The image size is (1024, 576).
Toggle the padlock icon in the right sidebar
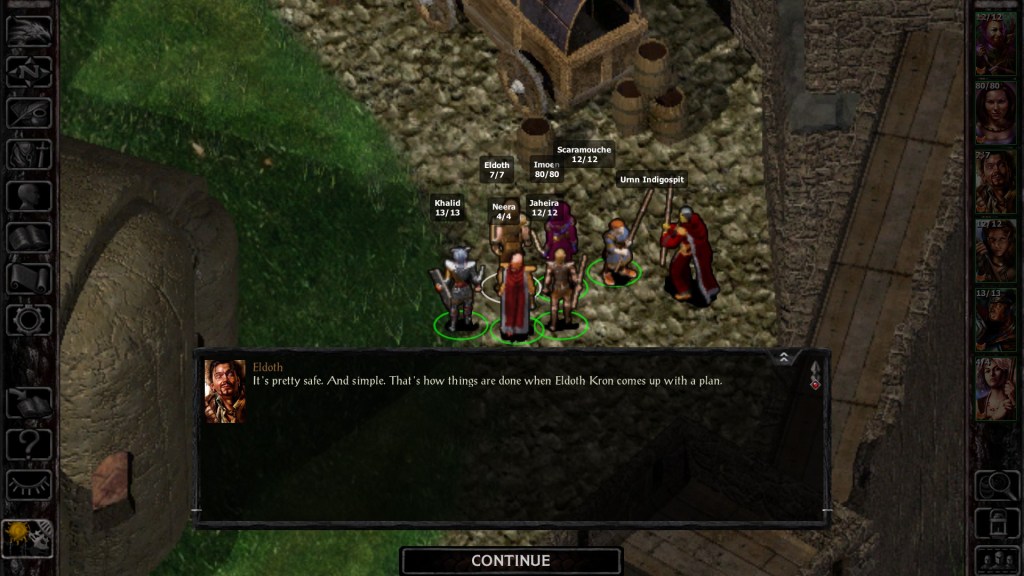[x=995, y=521]
